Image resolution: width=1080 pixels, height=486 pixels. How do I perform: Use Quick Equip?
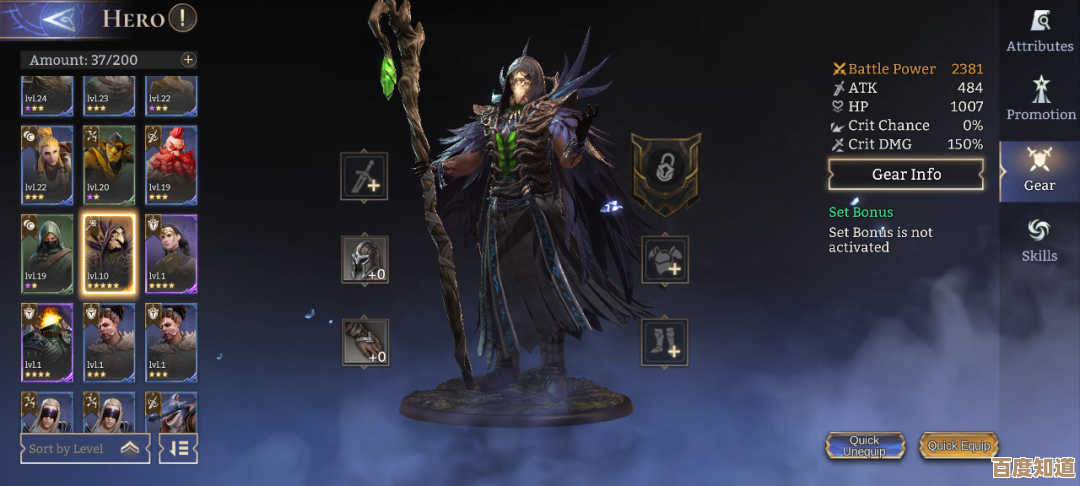958,446
